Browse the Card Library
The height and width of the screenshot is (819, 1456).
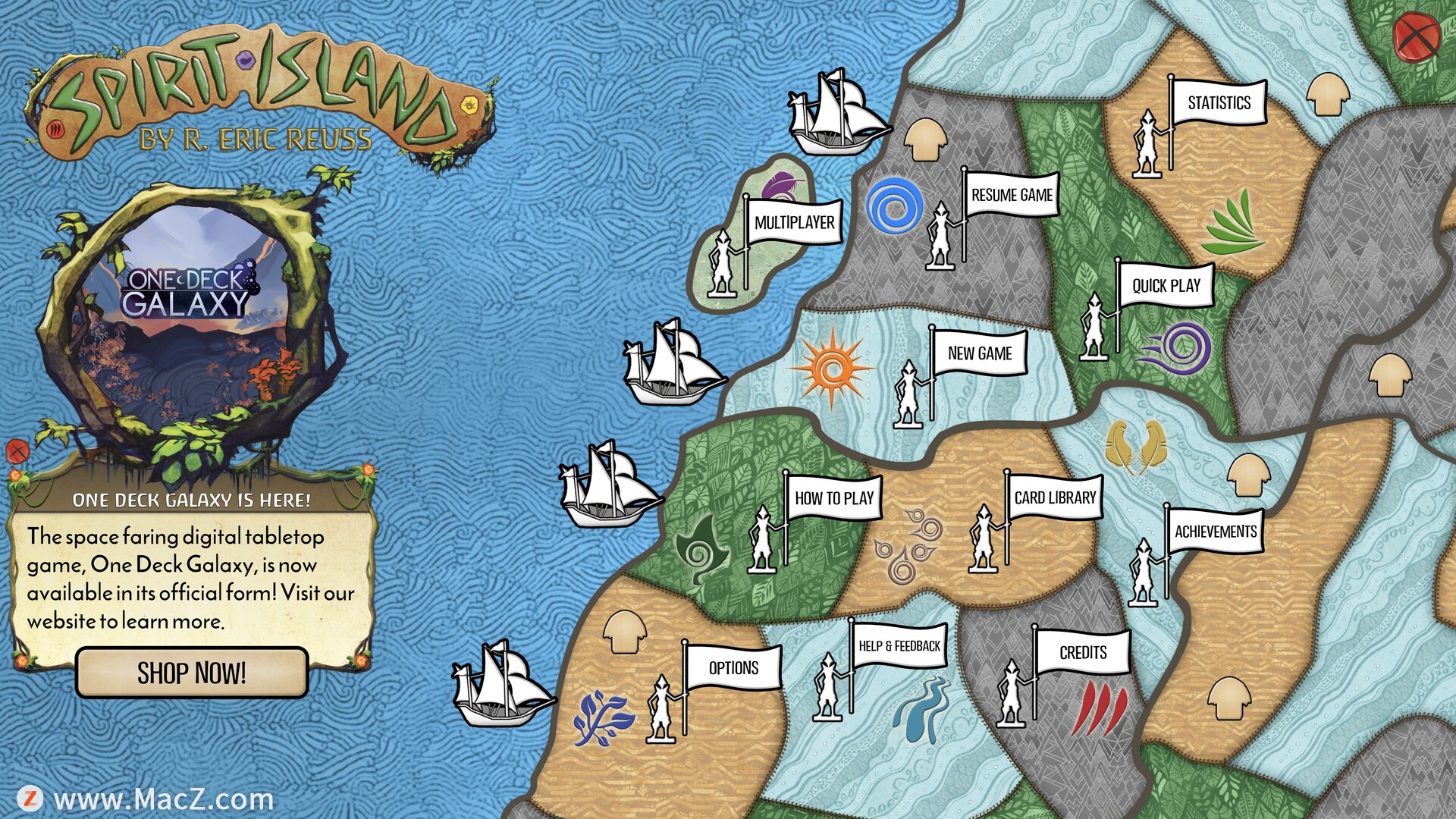coord(1055,498)
